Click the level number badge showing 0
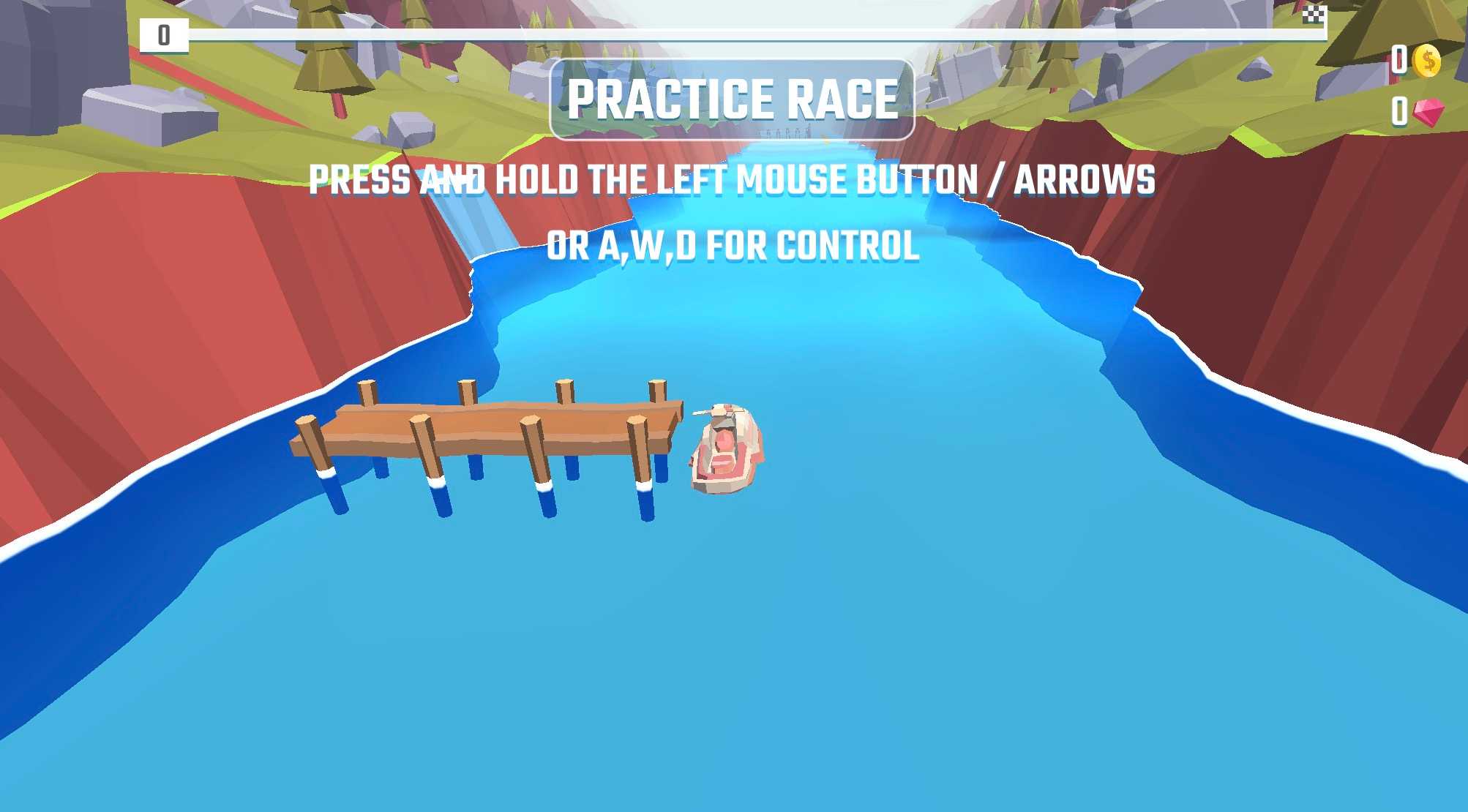Image resolution: width=1468 pixels, height=812 pixels. pos(164,33)
